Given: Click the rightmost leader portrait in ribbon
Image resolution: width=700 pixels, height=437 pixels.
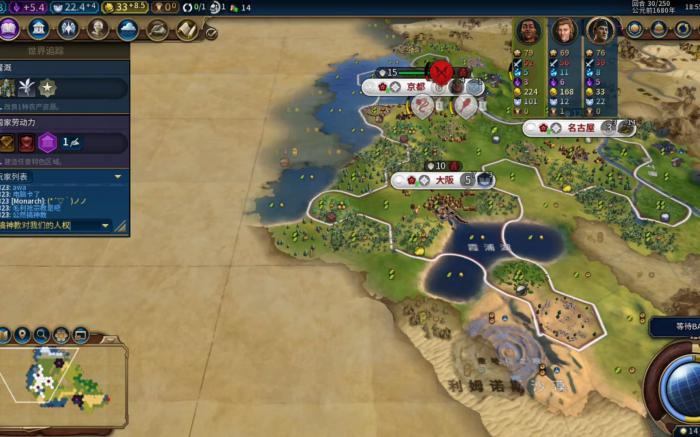Looking at the screenshot, I should tap(600, 31).
